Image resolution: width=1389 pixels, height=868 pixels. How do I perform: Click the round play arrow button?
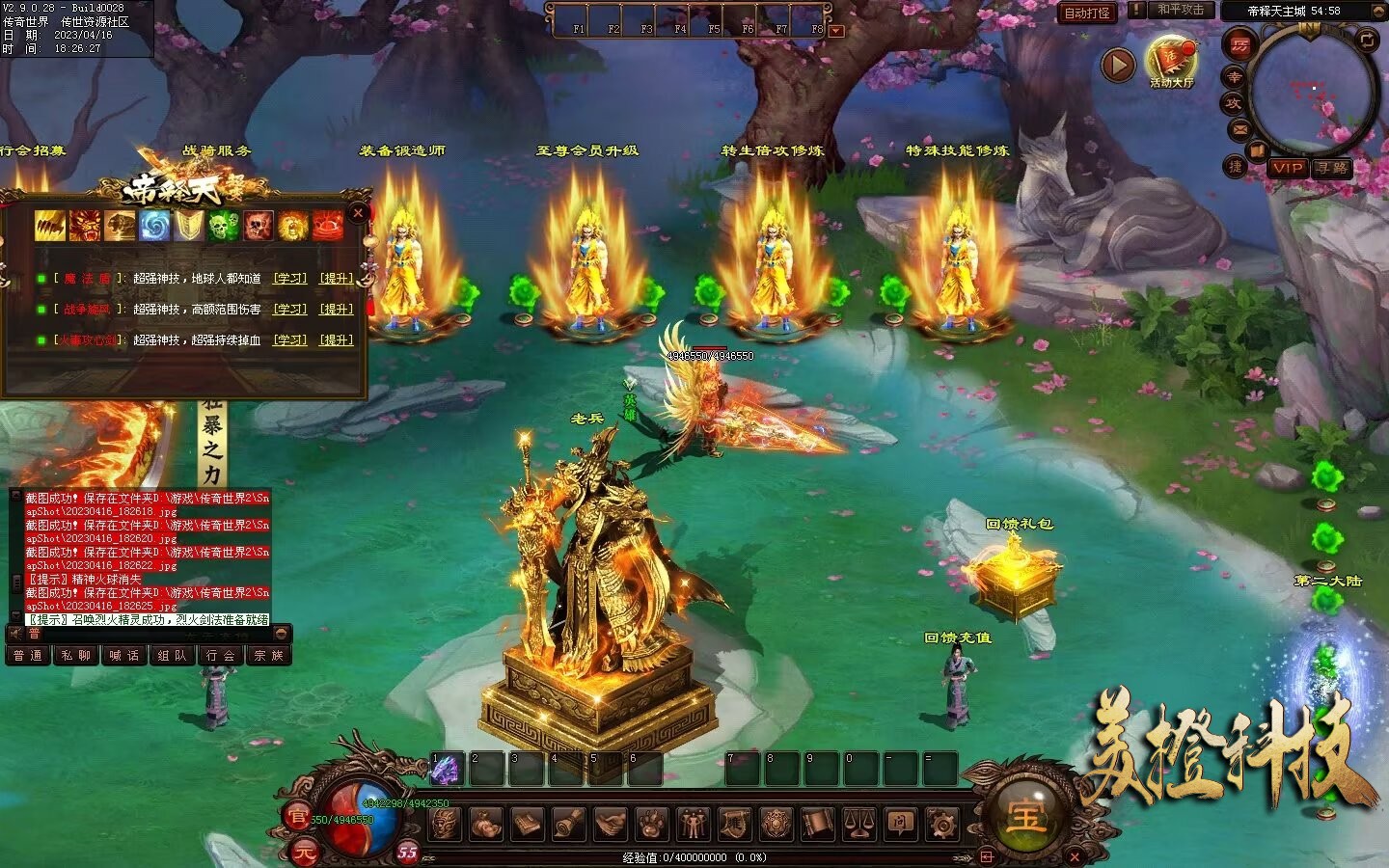pos(1118,65)
